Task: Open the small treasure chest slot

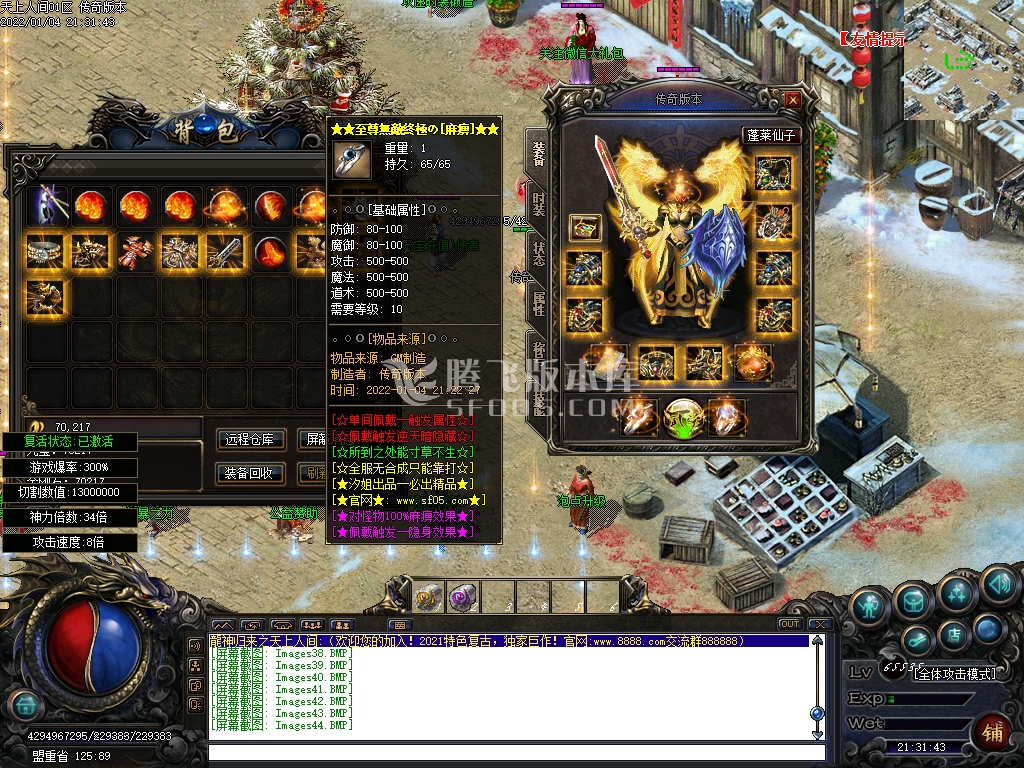Action: 585,227
